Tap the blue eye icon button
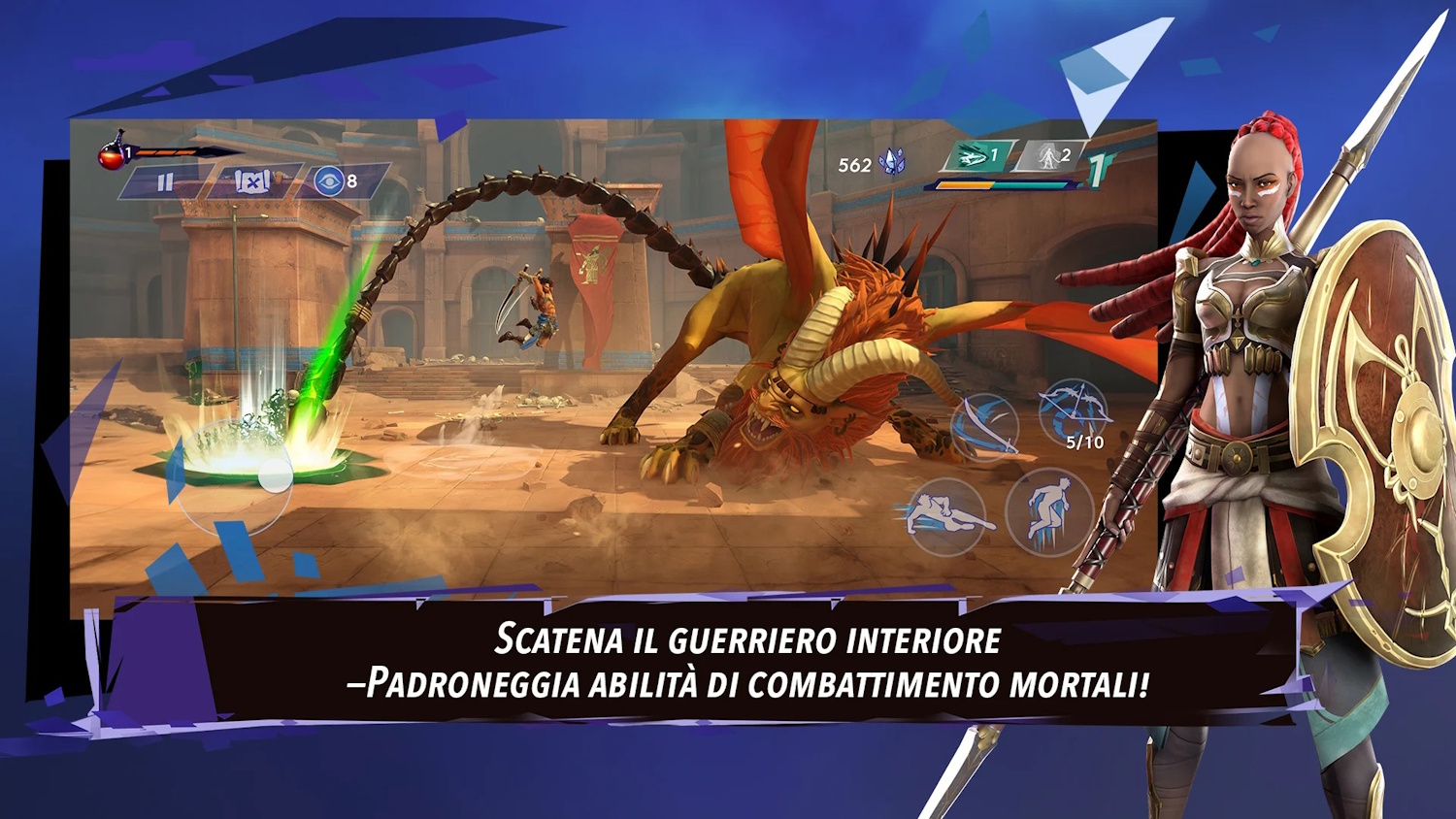The height and width of the screenshot is (819, 1456). [x=330, y=180]
